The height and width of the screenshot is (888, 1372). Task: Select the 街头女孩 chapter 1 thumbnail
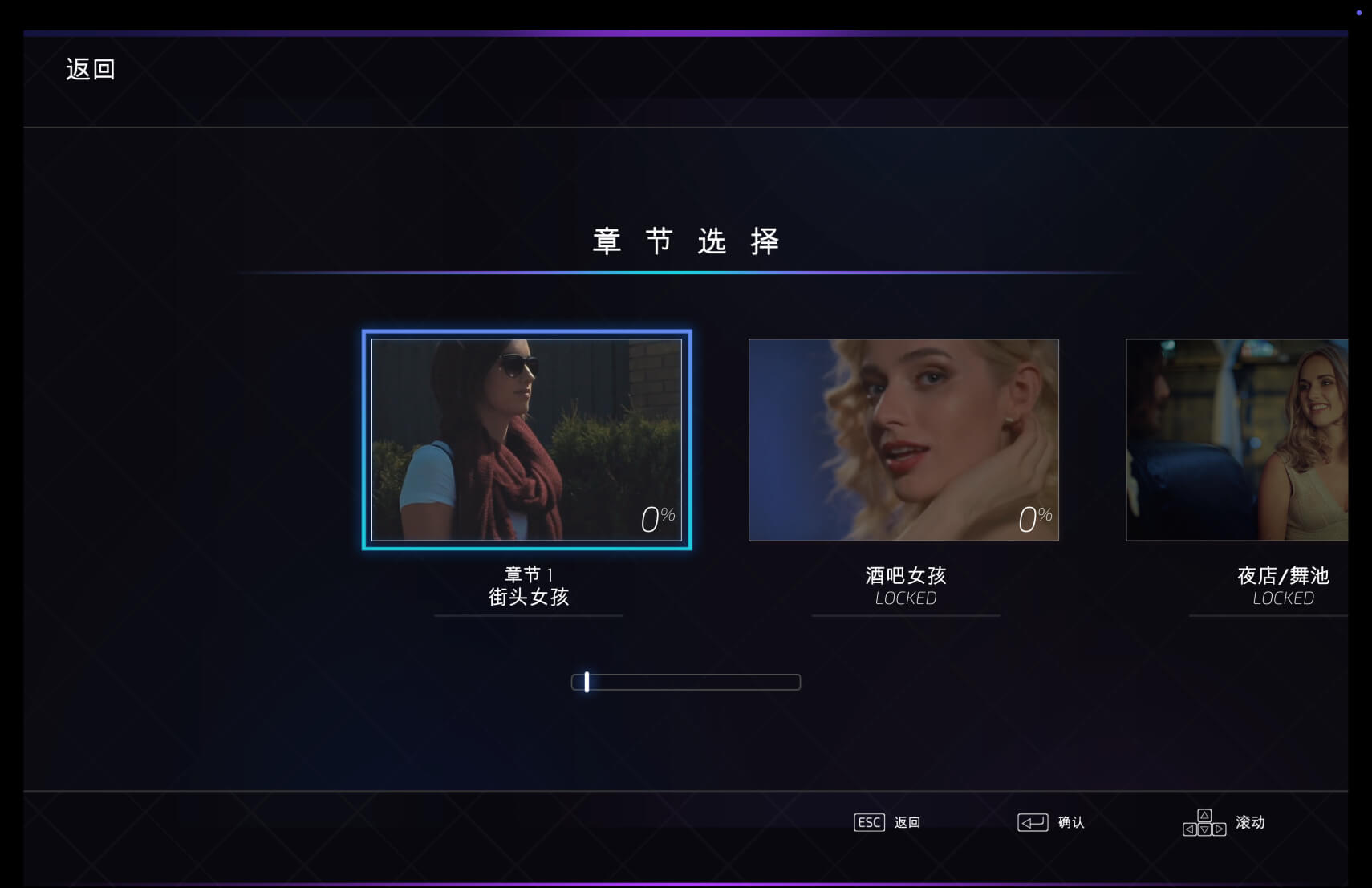point(526,440)
